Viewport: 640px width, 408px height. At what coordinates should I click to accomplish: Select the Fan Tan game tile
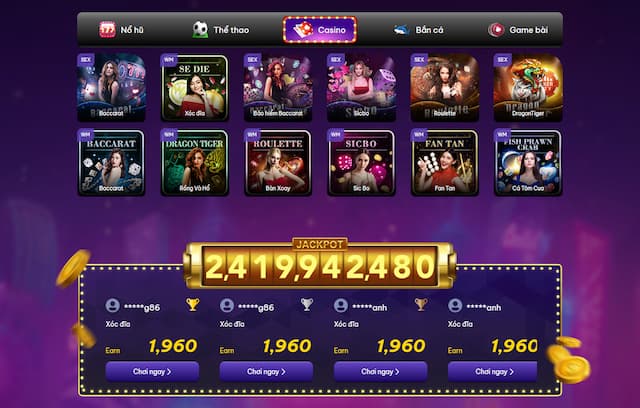click(444, 162)
